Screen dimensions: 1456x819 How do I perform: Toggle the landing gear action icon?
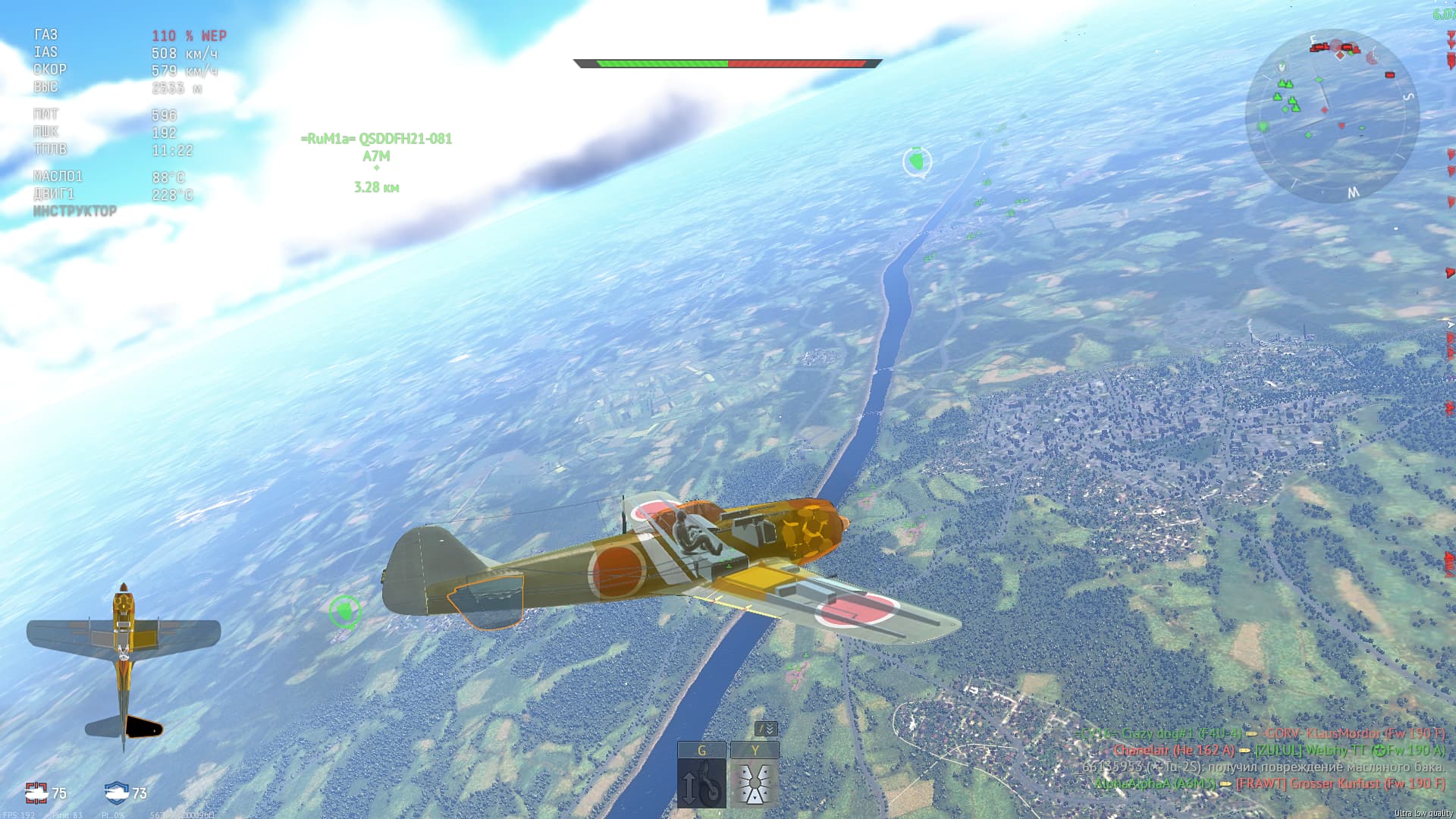pyautogui.click(x=701, y=784)
